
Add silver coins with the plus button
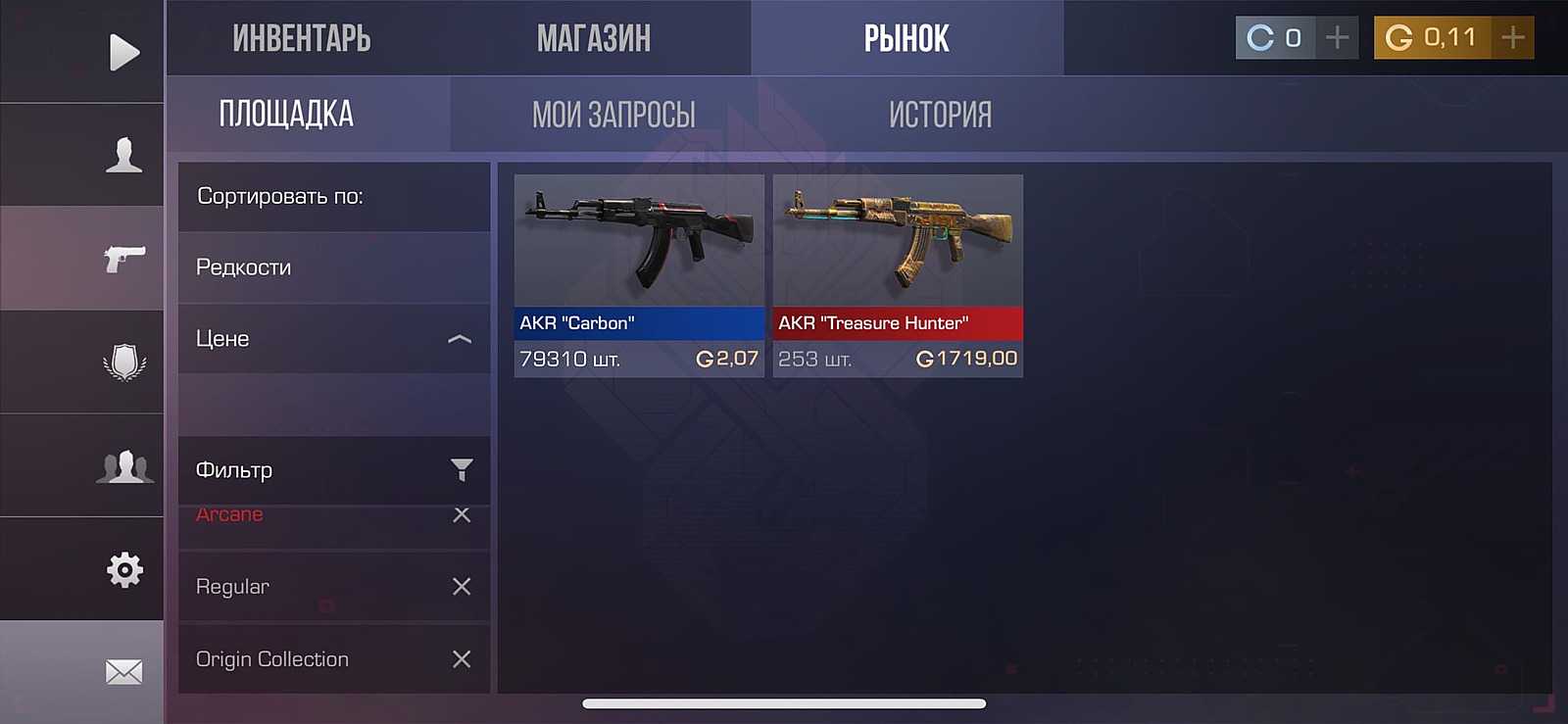coord(1337,38)
